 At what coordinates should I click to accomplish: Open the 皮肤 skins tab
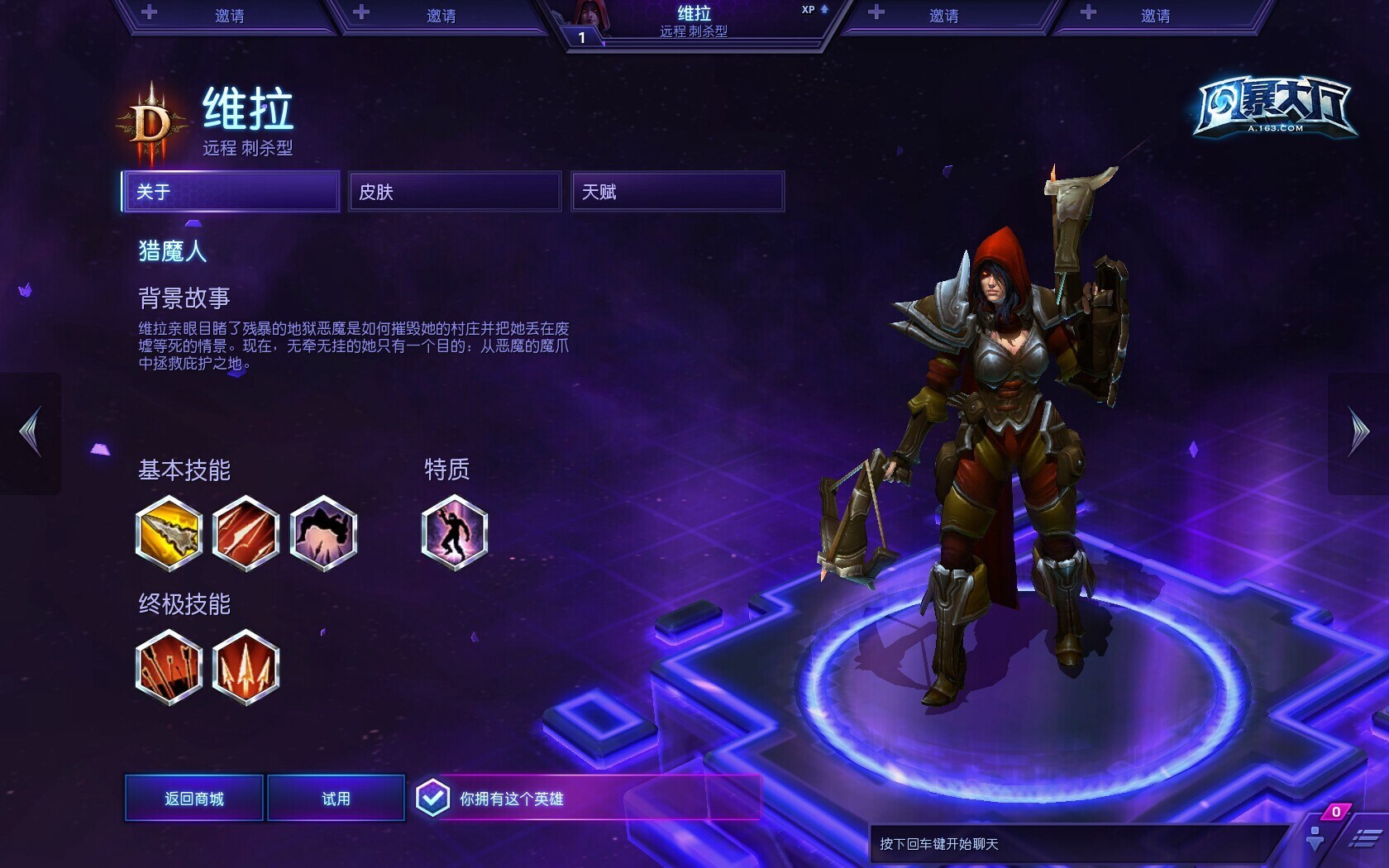(454, 192)
